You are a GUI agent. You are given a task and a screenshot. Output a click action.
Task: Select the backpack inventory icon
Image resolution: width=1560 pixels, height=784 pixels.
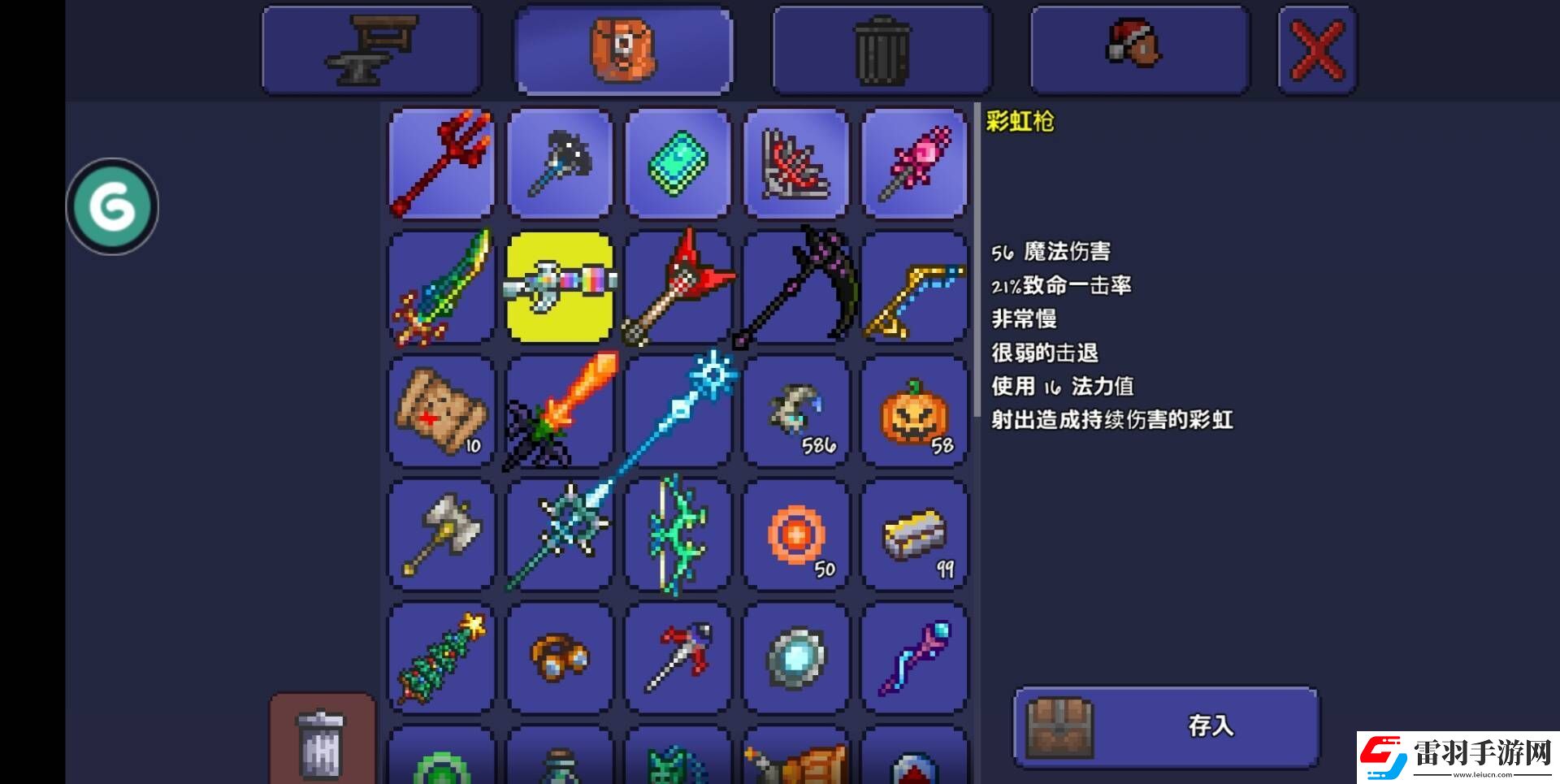click(x=623, y=49)
